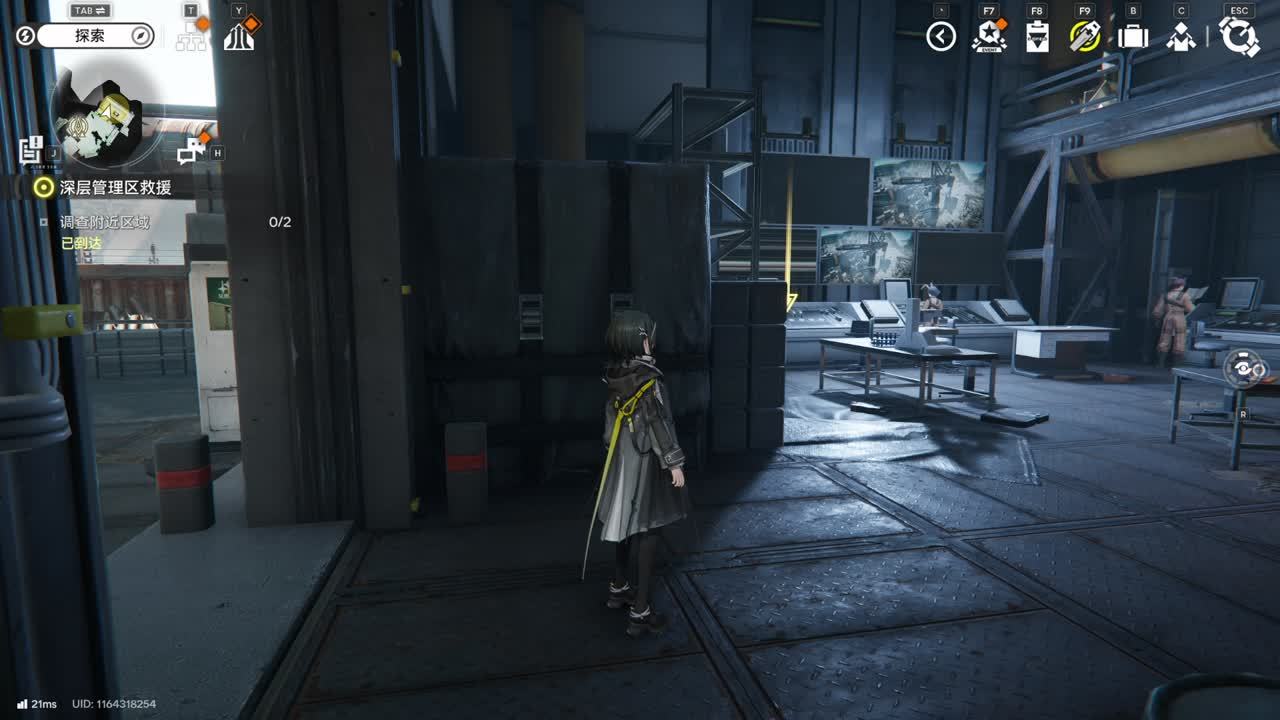Open the main system menu ring icon
Viewport: 1280px width, 720px height.
[1239, 37]
